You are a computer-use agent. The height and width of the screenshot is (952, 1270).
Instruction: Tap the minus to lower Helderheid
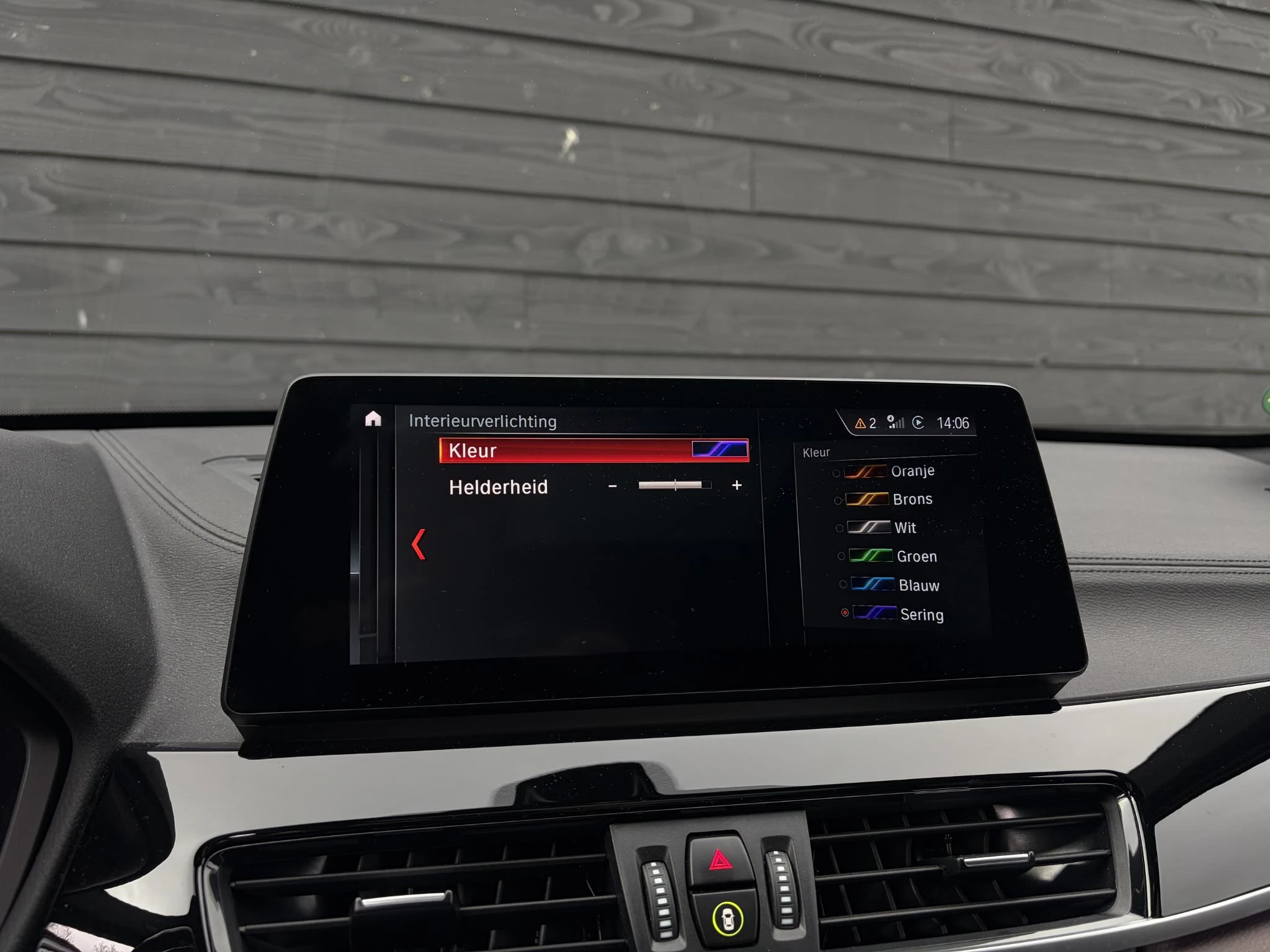612,487
